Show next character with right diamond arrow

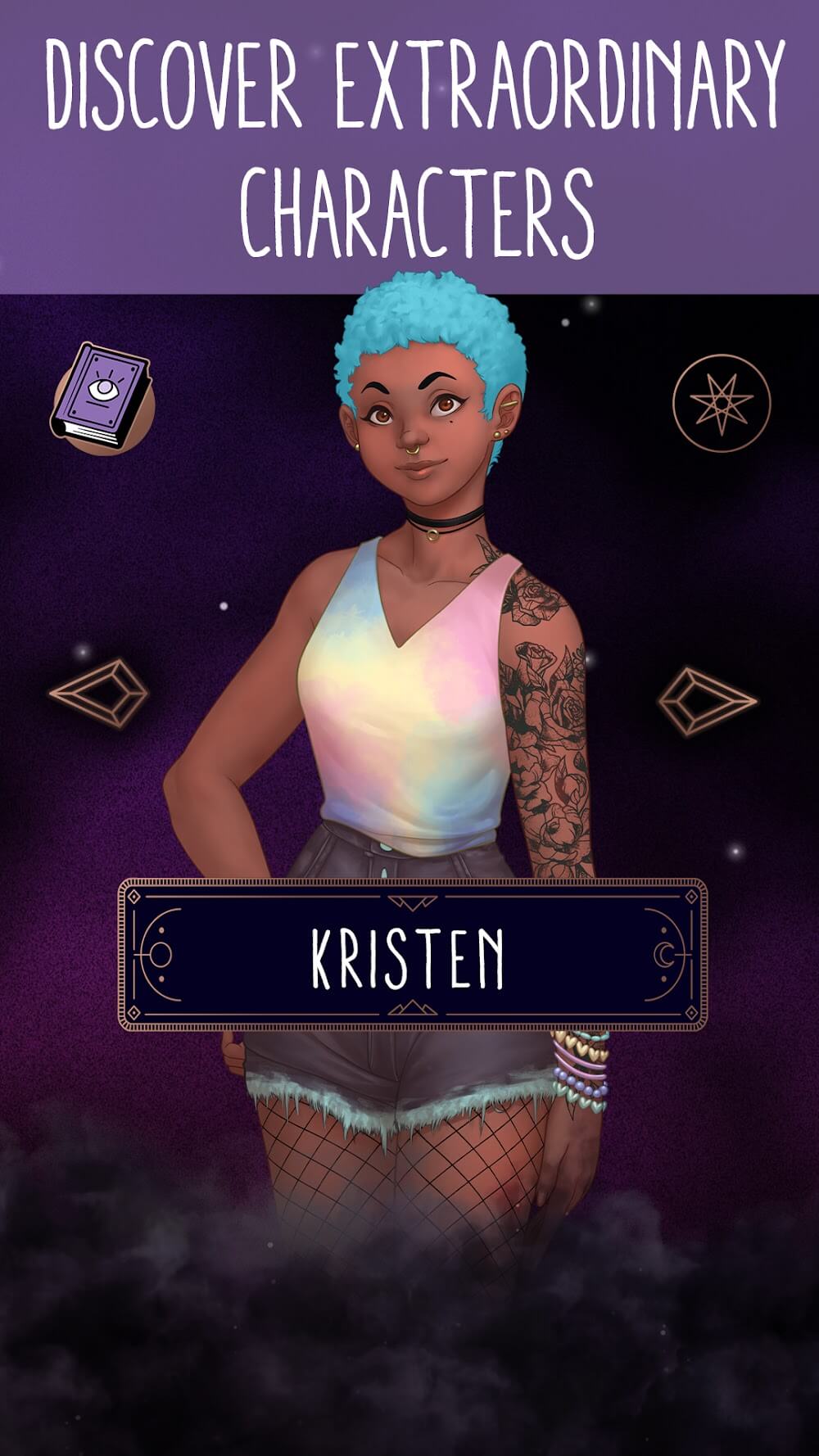click(706, 701)
